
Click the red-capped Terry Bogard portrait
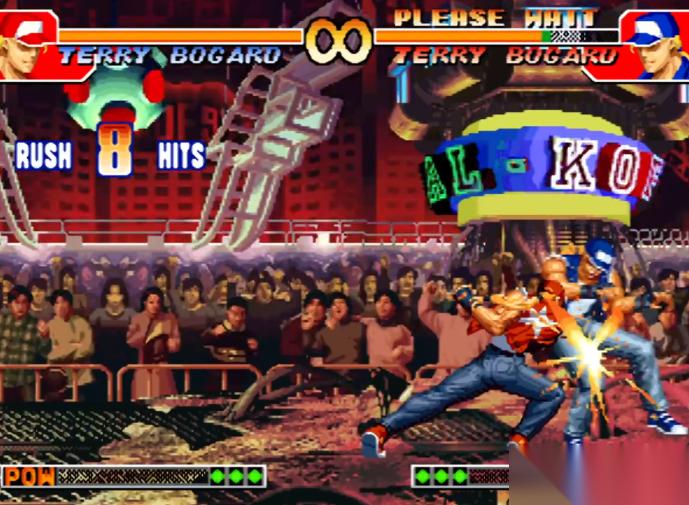click(x=28, y=45)
